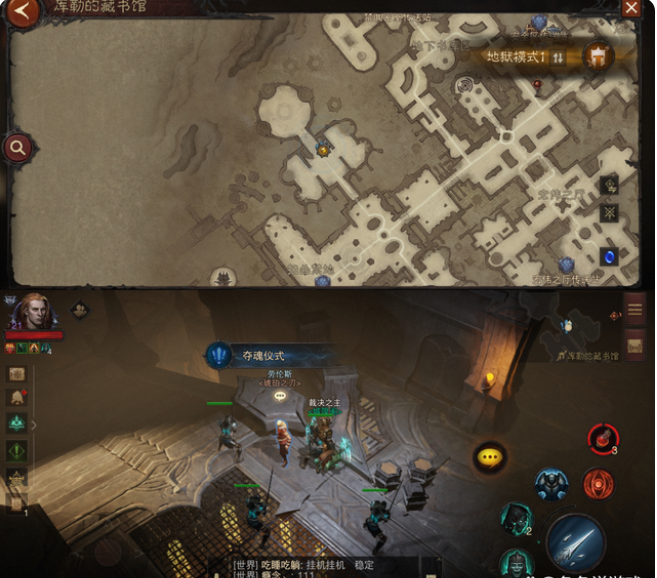Screen dimensions: 657x578
Task: Open the bell notification icon
Action: 18,398
